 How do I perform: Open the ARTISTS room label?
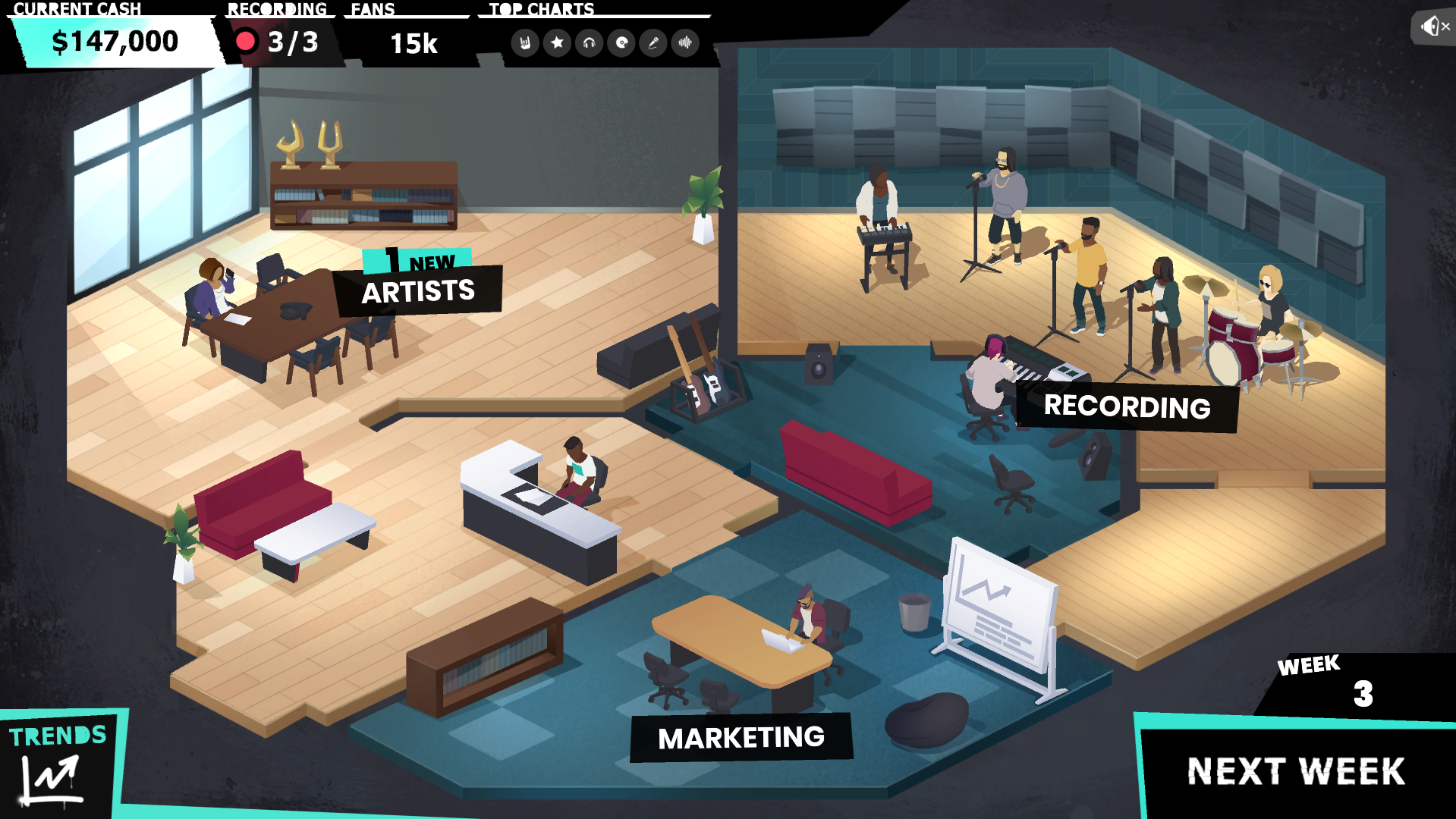[x=418, y=290]
